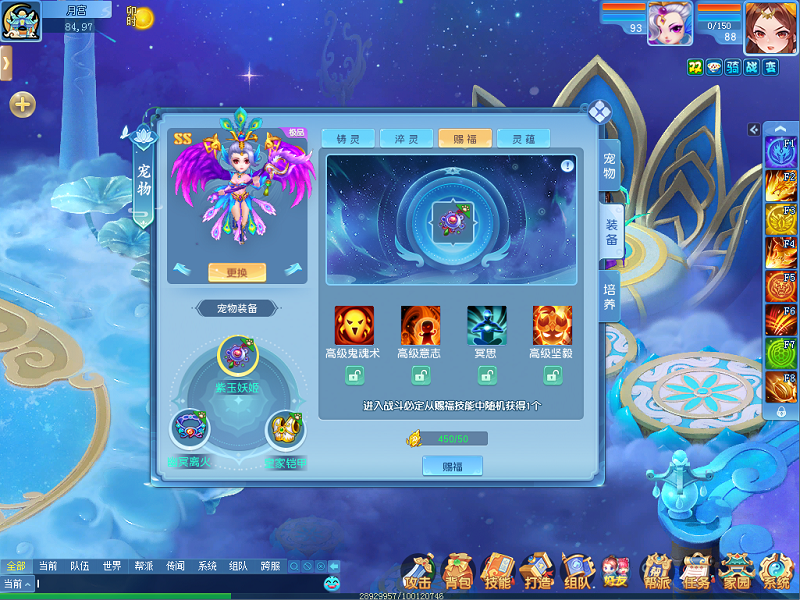800x600 pixels.
Task: Select the 幽冥离火 collar slot
Action: pyautogui.click(x=189, y=428)
